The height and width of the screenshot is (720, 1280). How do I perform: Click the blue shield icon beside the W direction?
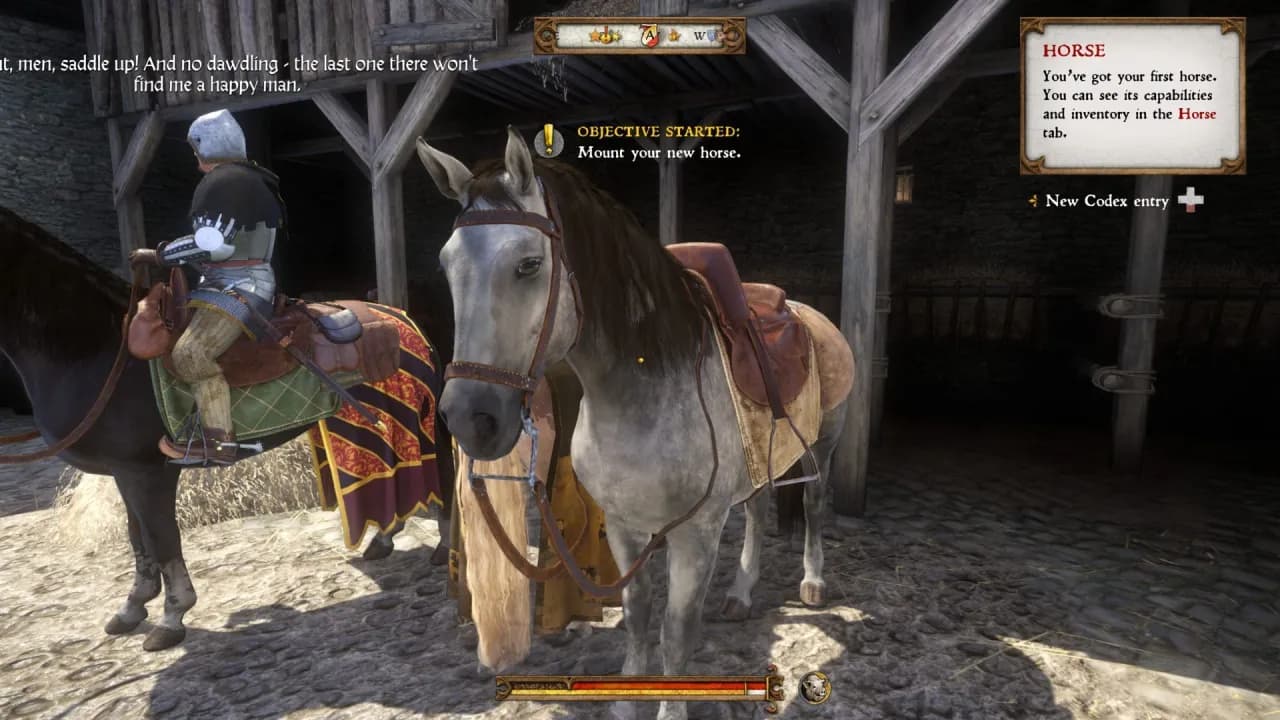[x=711, y=34]
